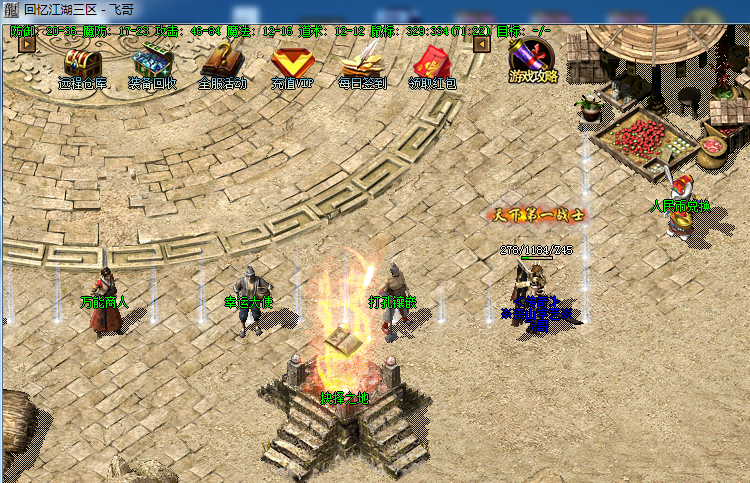This screenshot has height=483, width=750.
Task: Open the 远程仓库 remote warehouse chest
Action: pyautogui.click(x=82, y=66)
